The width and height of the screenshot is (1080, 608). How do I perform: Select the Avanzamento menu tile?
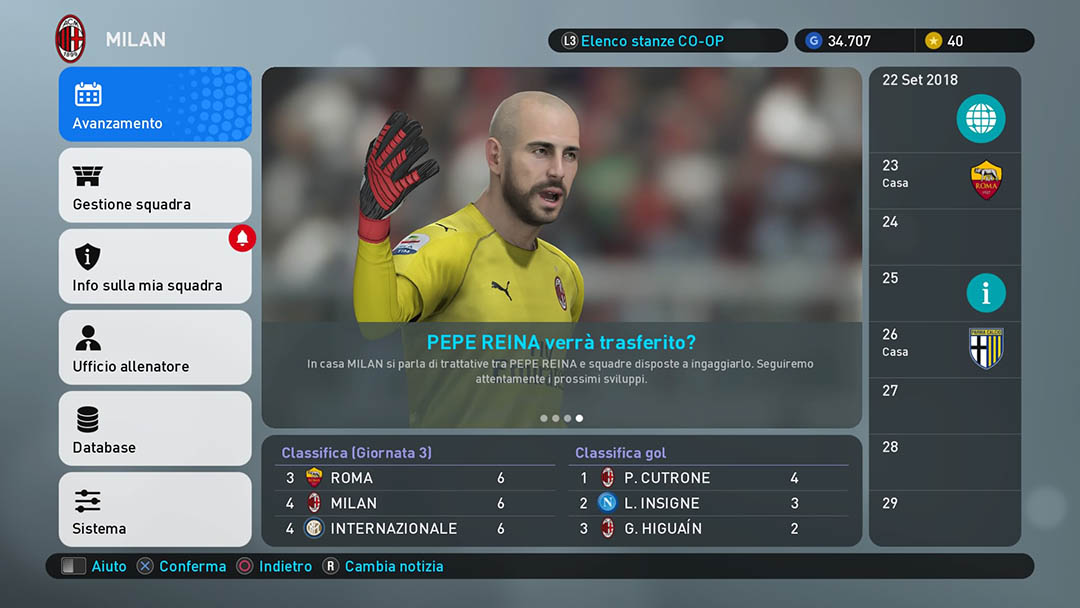point(155,105)
